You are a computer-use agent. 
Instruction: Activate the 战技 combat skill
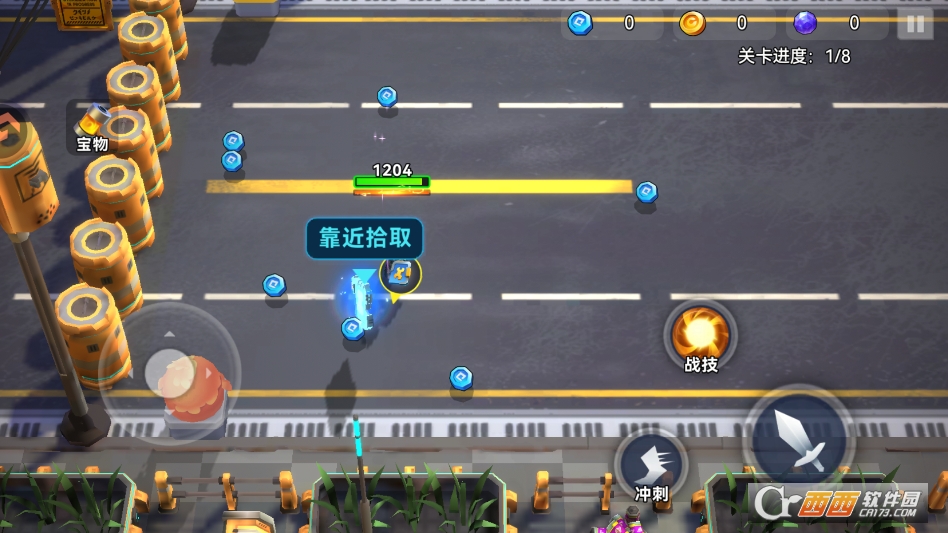pos(700,338)
